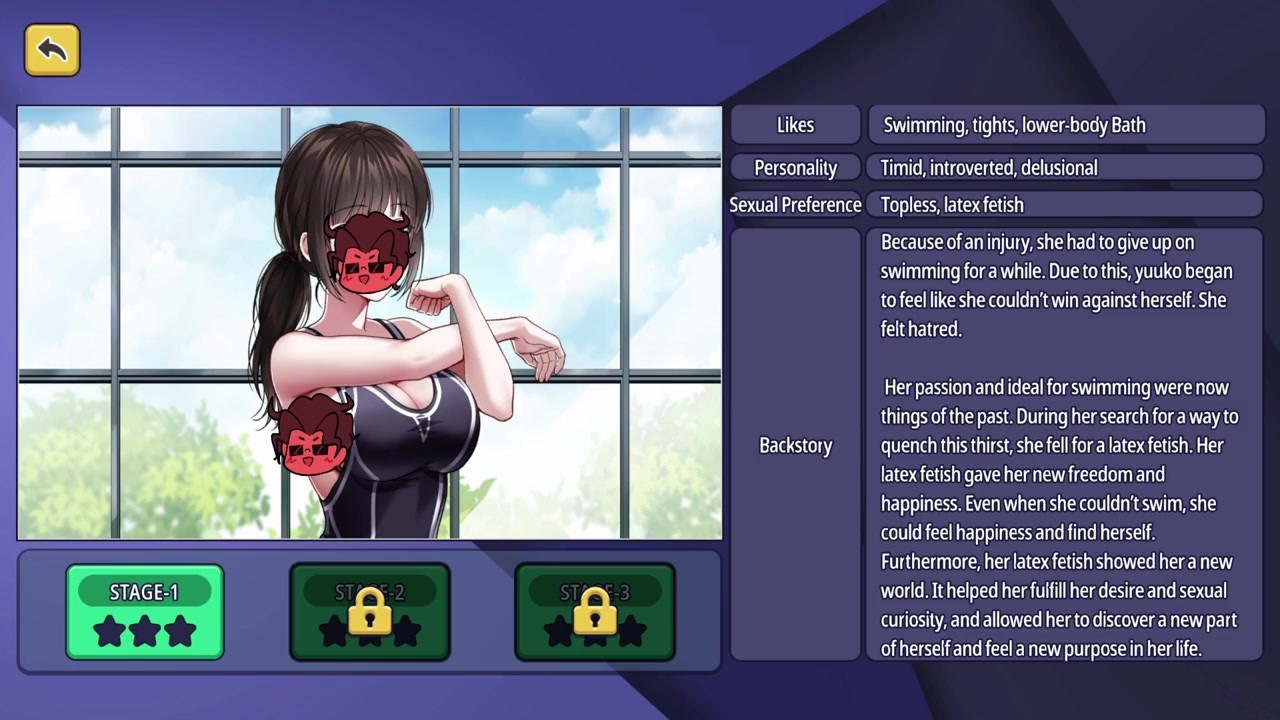Pick the locked STAGE-3 tile
1280x720 pixels.
[595, 612]
